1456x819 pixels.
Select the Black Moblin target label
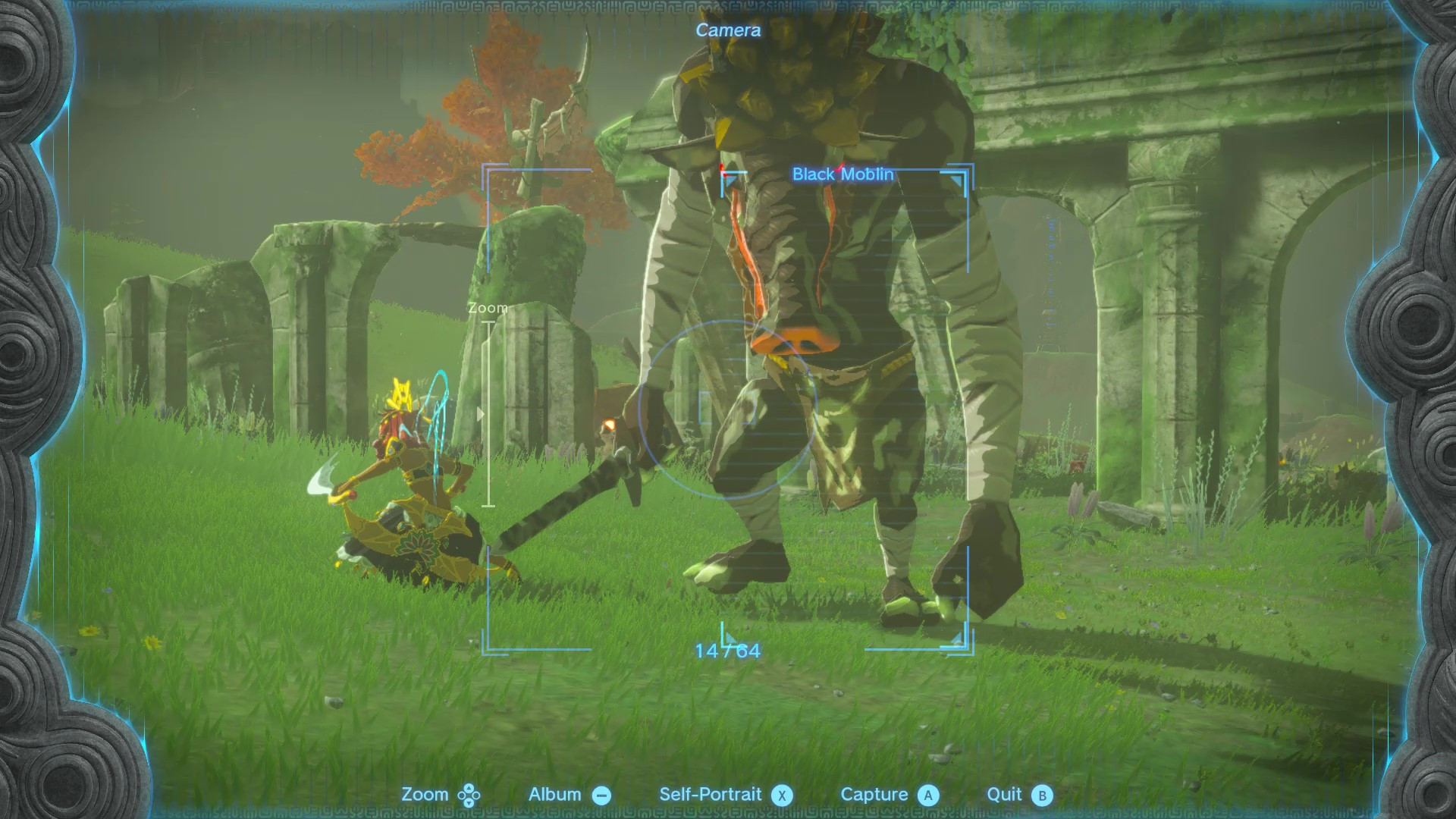click(843, 174)
